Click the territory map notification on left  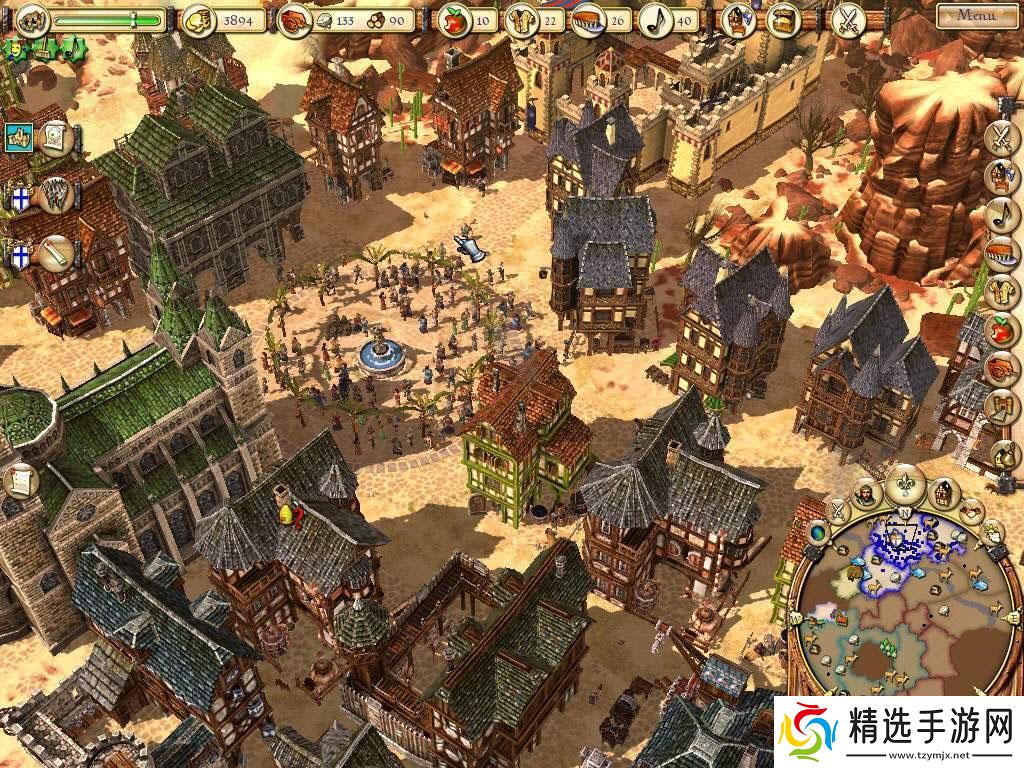click(x=20, y=137)
